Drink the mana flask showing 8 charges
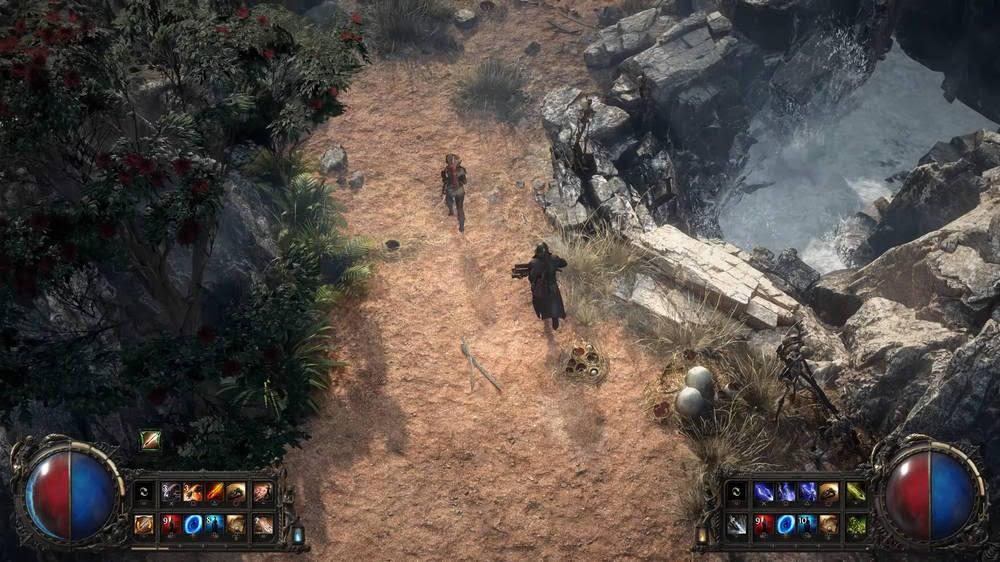The width and height of the screenshot is (1000, 562). coord(214,524)
